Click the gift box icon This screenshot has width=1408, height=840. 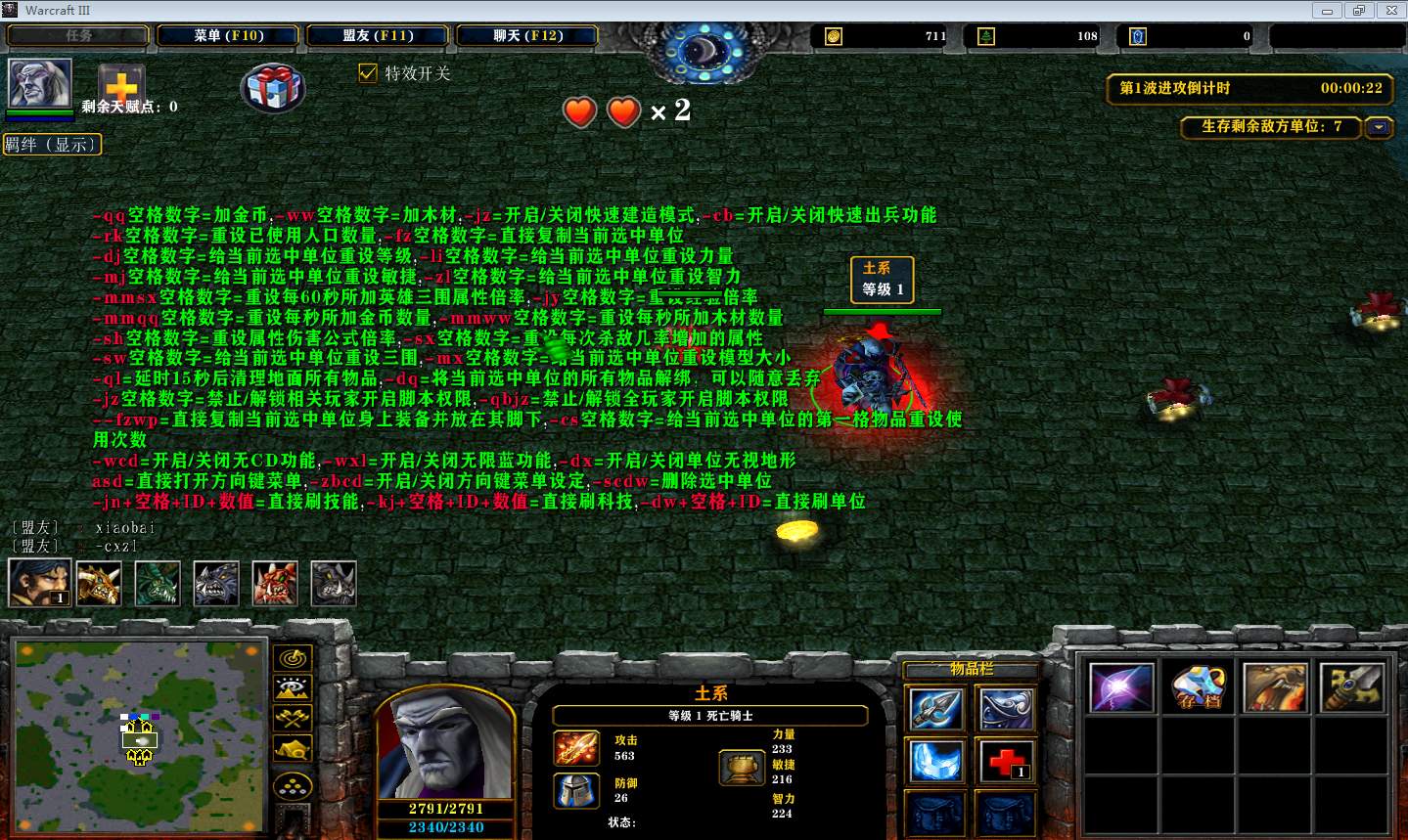point(273,88)
